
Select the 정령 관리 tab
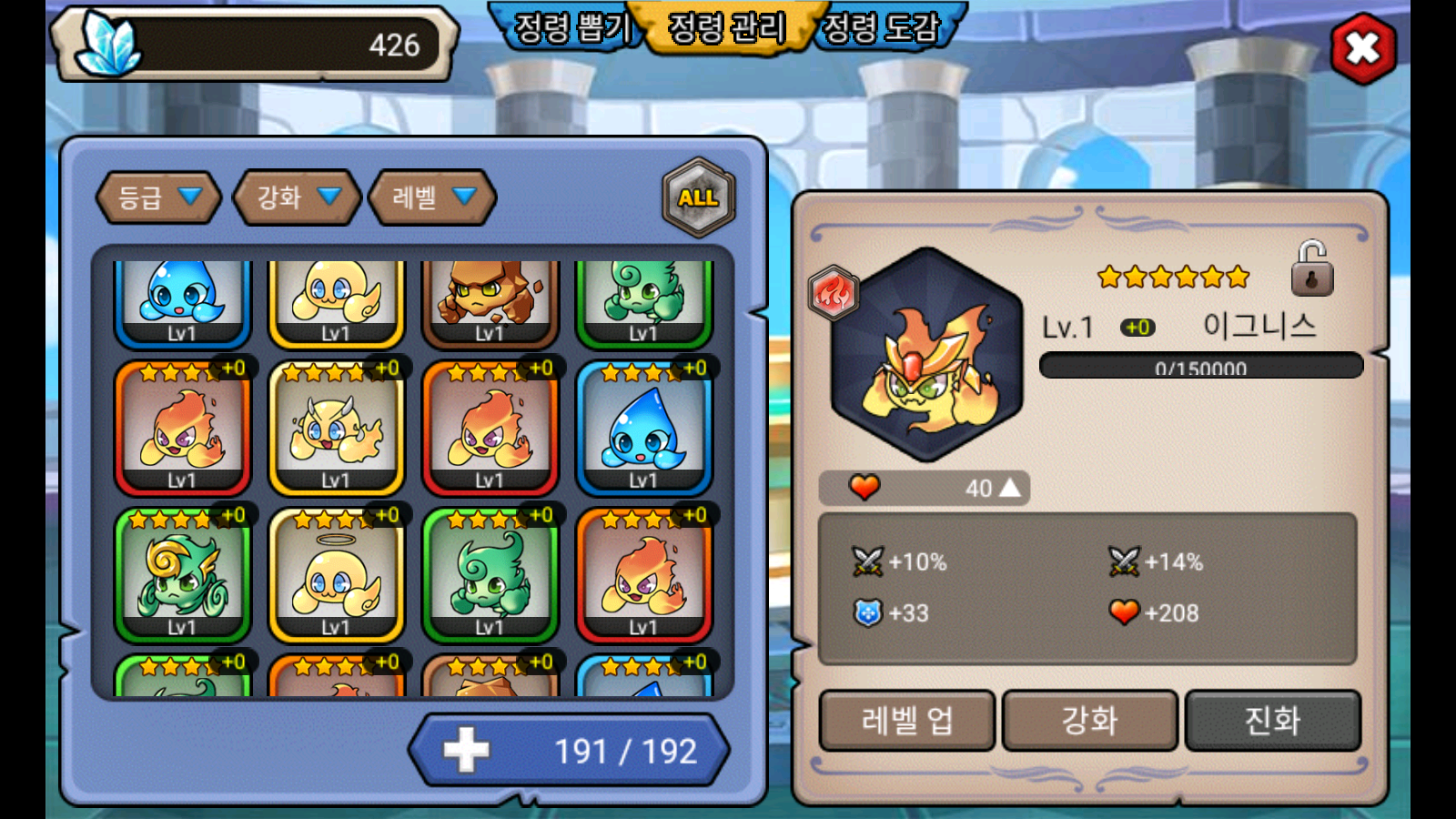(x=725, y=27)
